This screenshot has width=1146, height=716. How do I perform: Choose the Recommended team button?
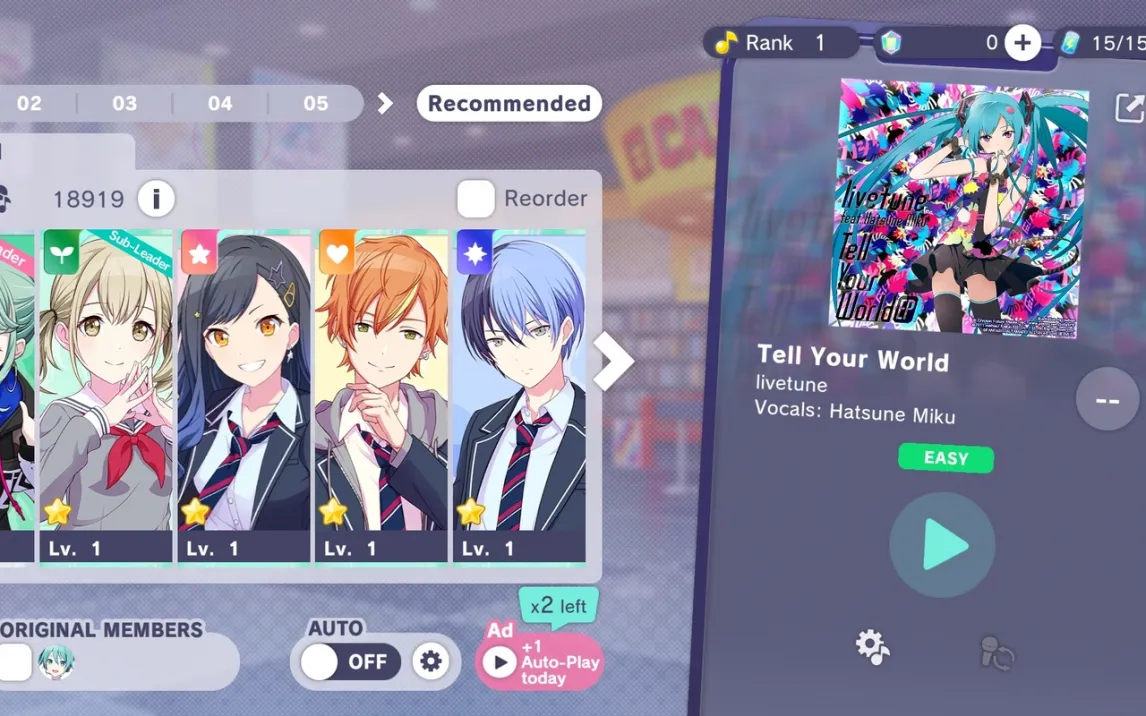pyautogui.click(x=509, y=104)
